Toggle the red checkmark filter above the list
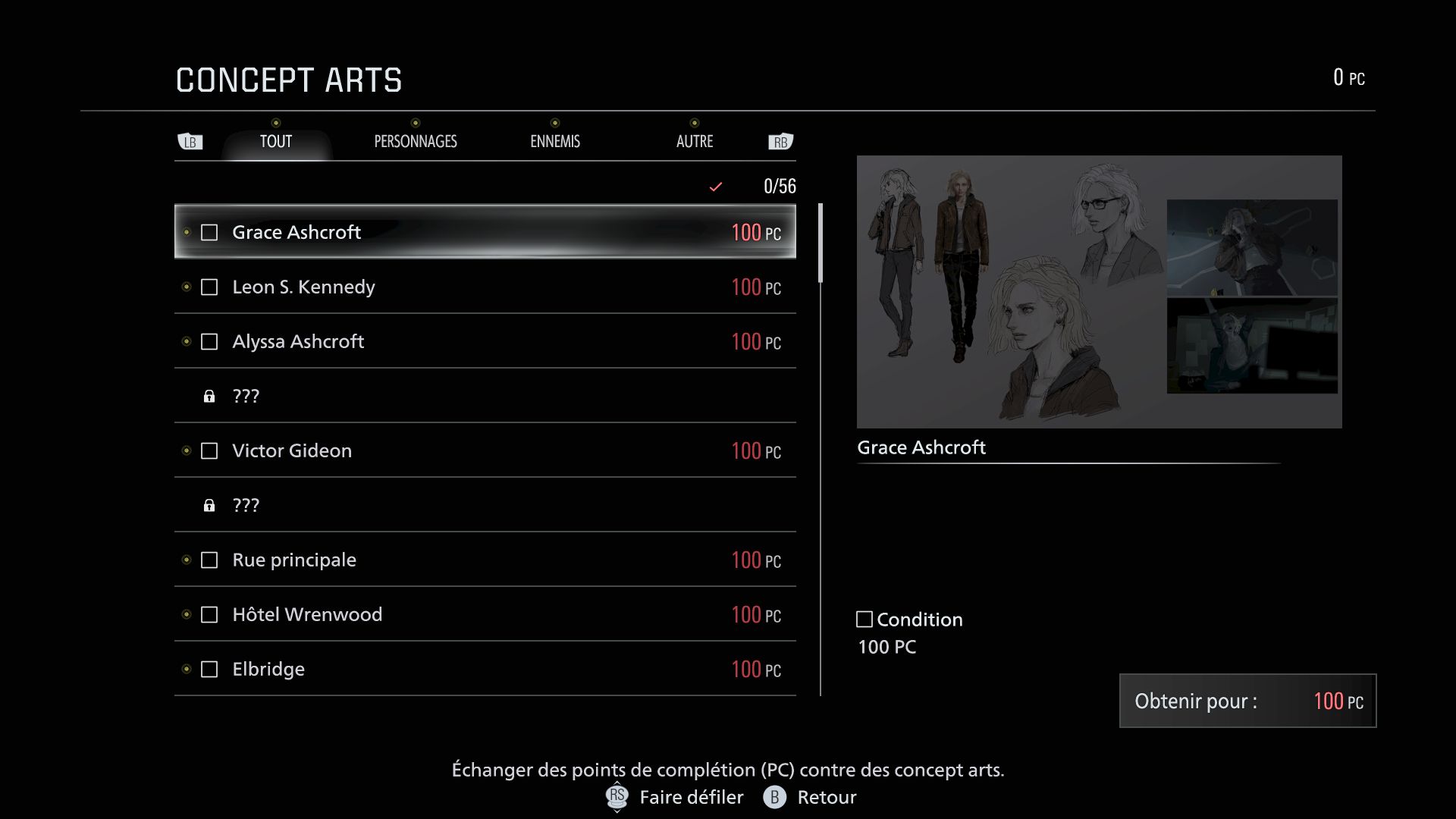 pos(715,187)
